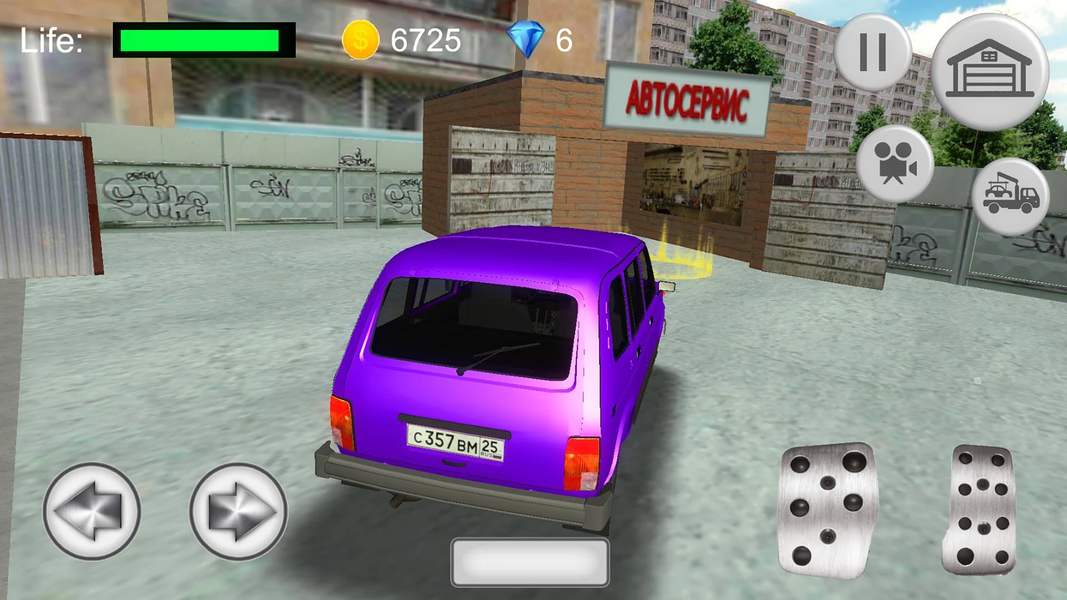Tap the narrow gas pedal
The image size is (1067, 600).
pos(979,509)
